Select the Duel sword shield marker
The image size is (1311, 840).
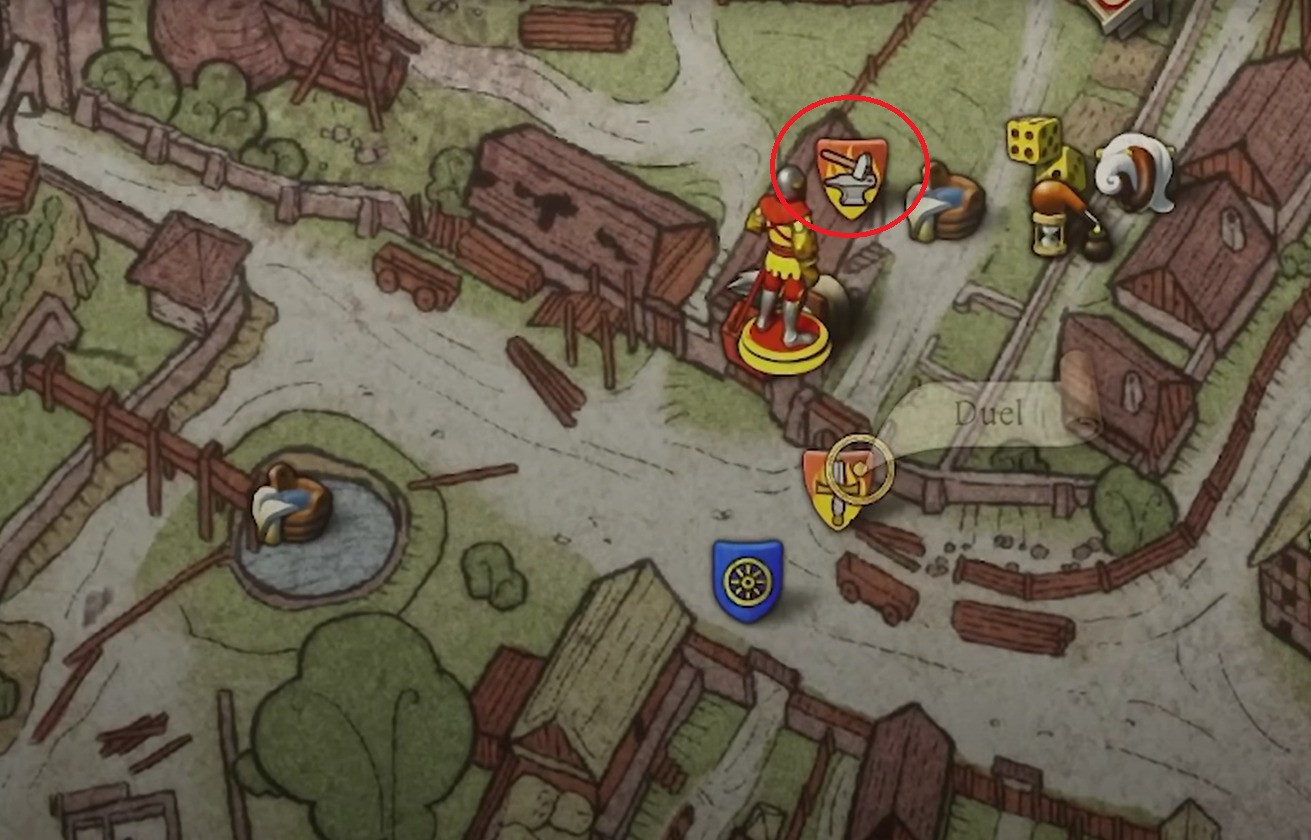(x=838, y=480)
